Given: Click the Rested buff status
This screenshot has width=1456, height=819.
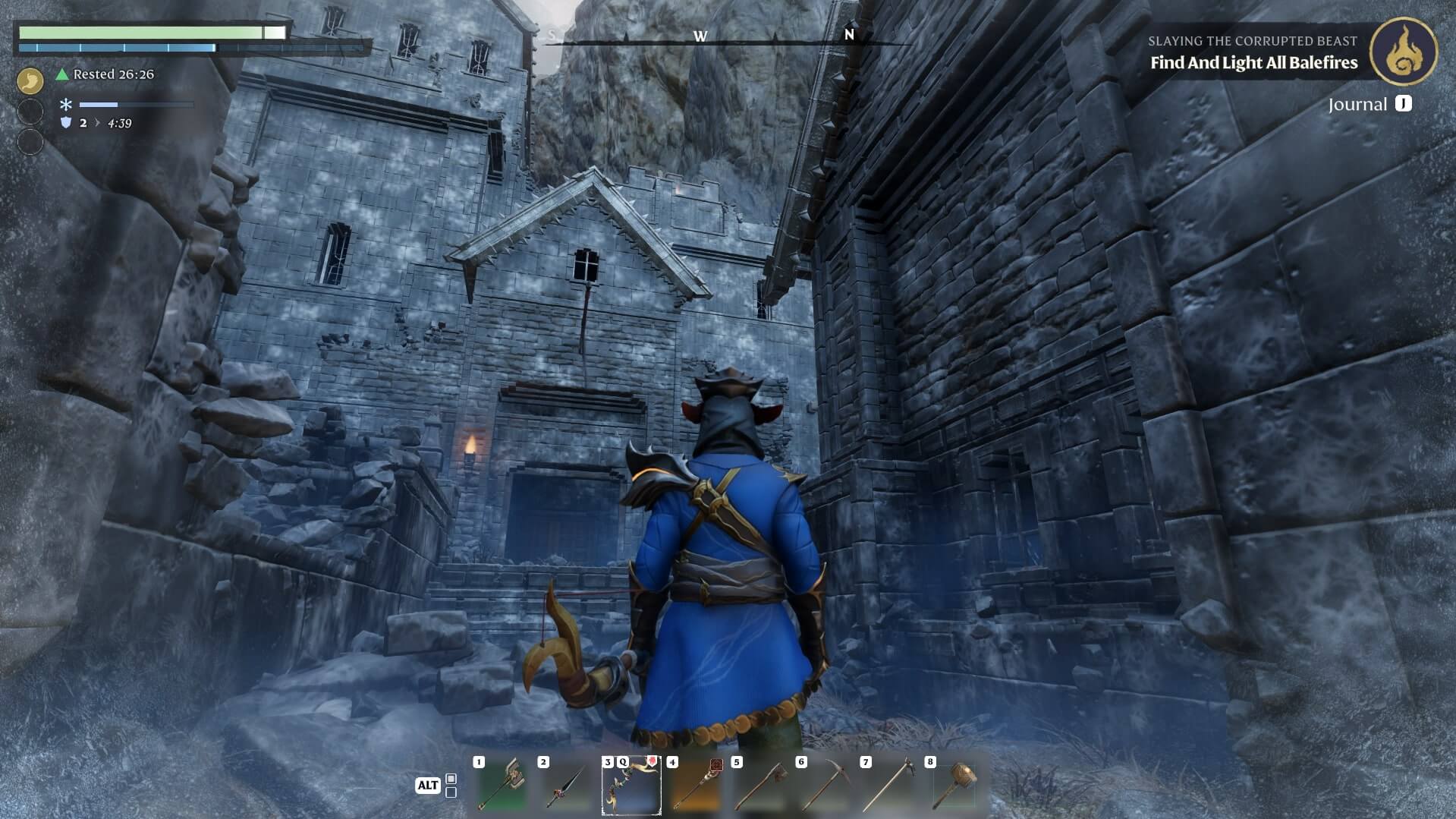Looking at the screenshot, I should pos(105,74).
